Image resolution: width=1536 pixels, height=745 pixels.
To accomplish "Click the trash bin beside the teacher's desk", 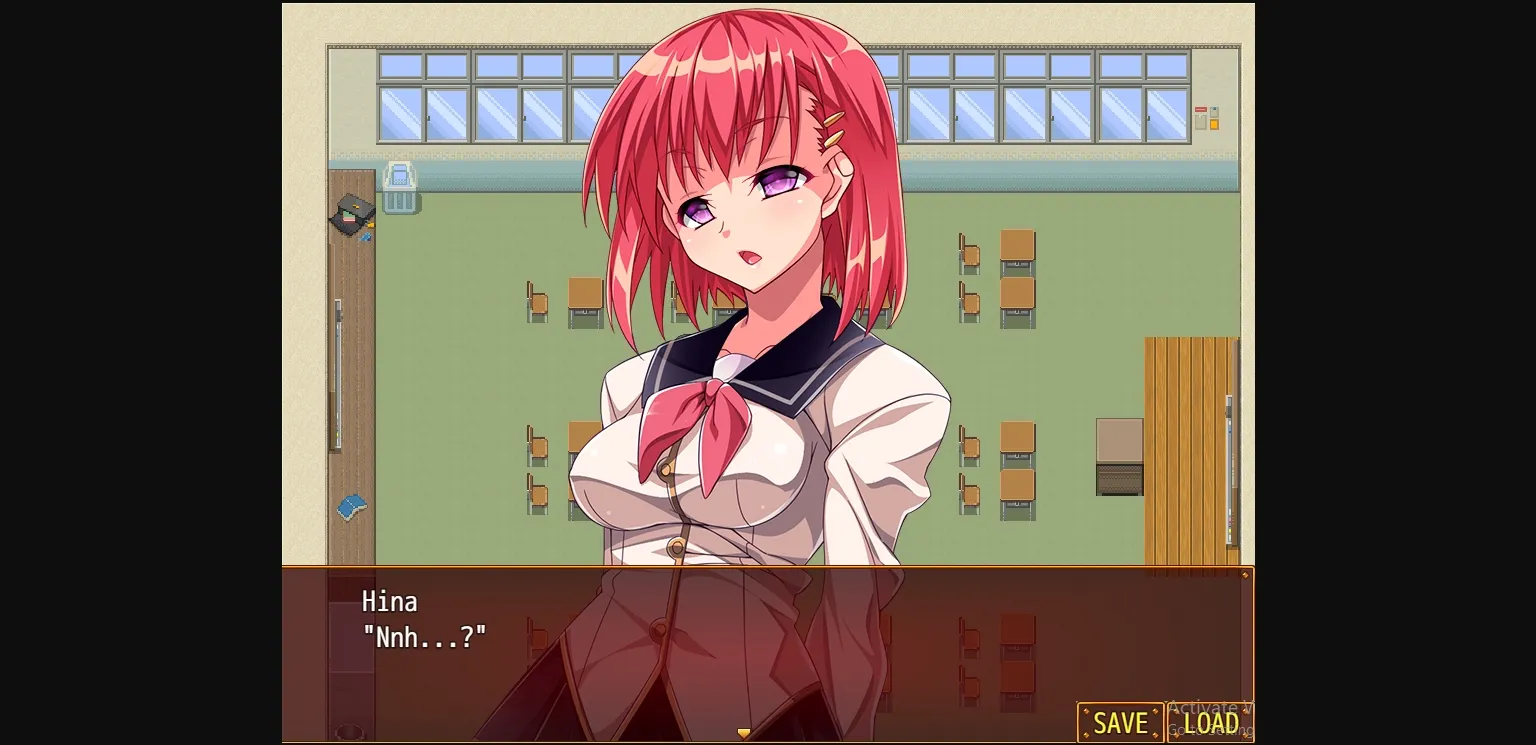I will (x=399, y=193).
